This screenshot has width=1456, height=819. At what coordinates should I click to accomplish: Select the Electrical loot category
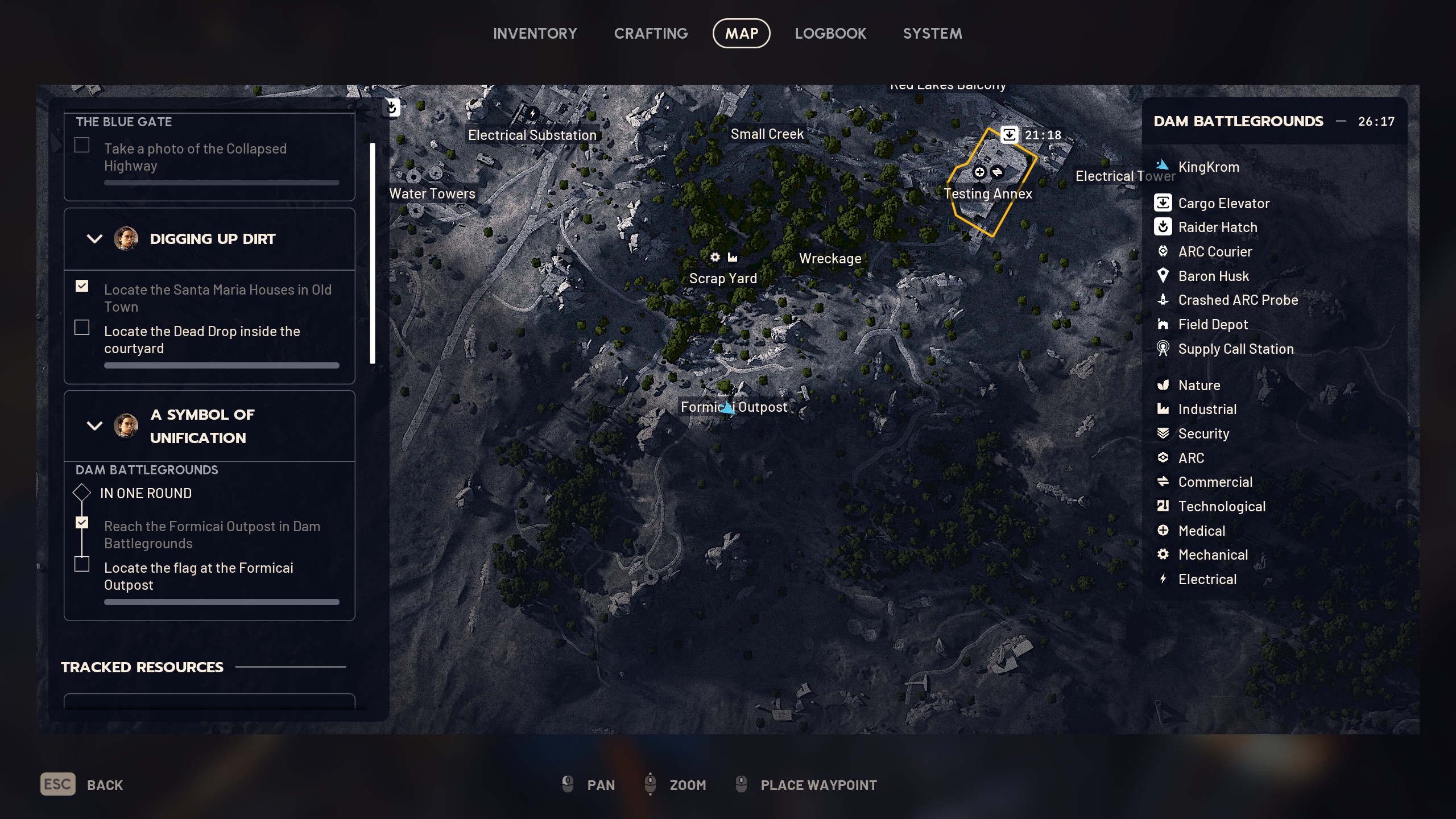tap(1207, 580)
